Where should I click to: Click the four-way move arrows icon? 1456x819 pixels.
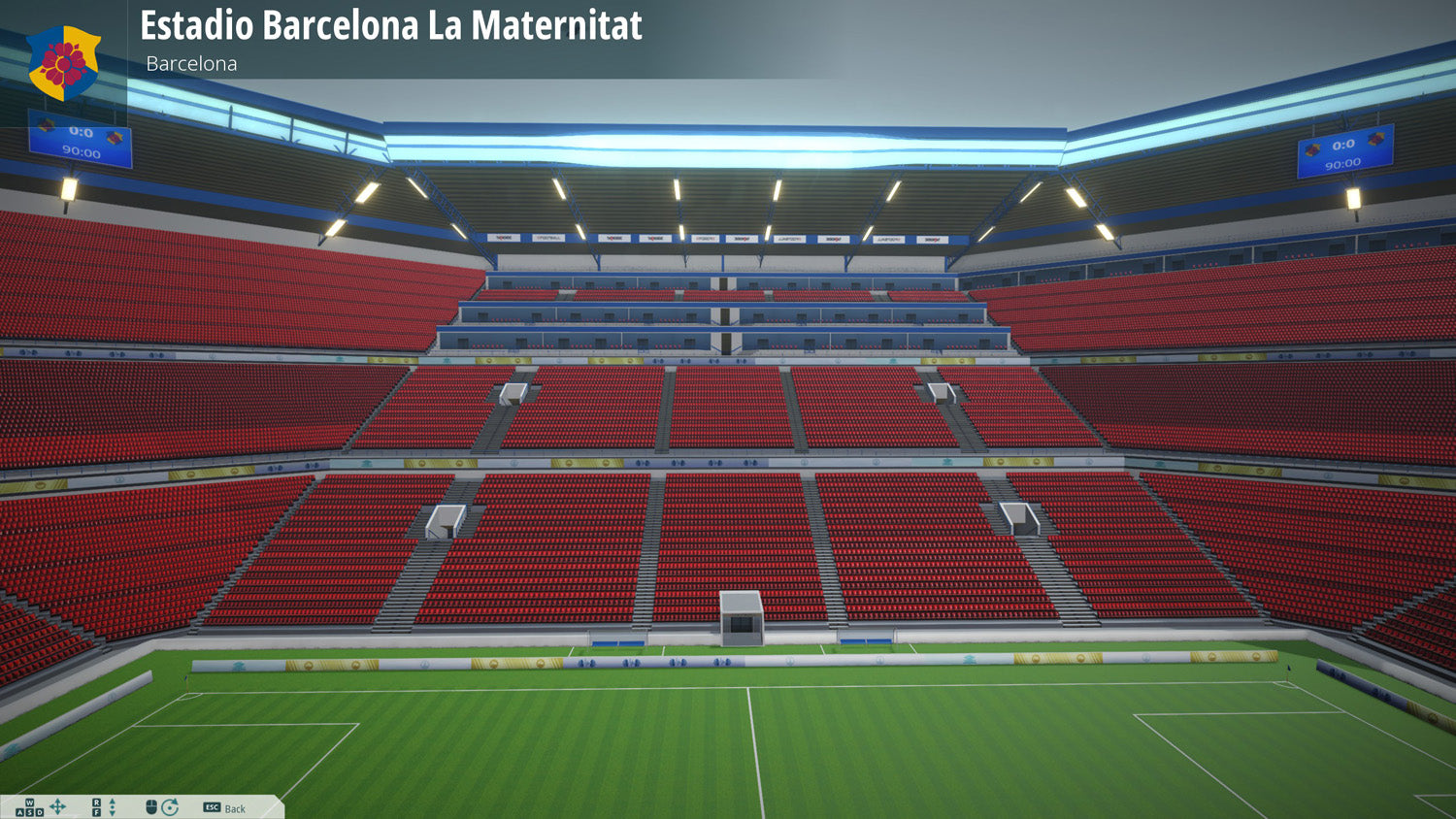click(57, 806)
